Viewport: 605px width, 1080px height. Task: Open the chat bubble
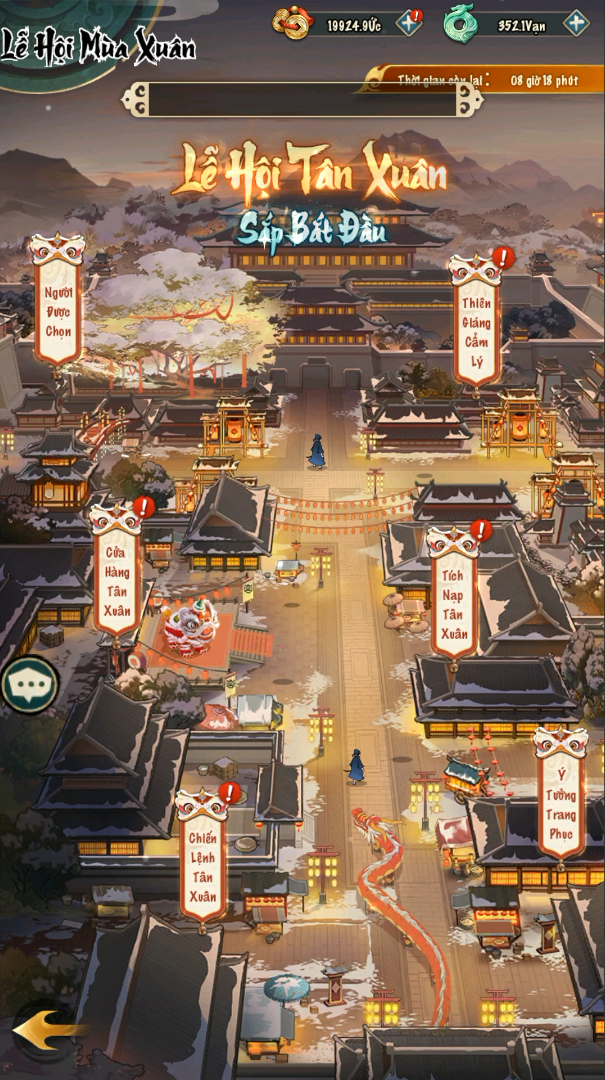click(x=28, y=685)
